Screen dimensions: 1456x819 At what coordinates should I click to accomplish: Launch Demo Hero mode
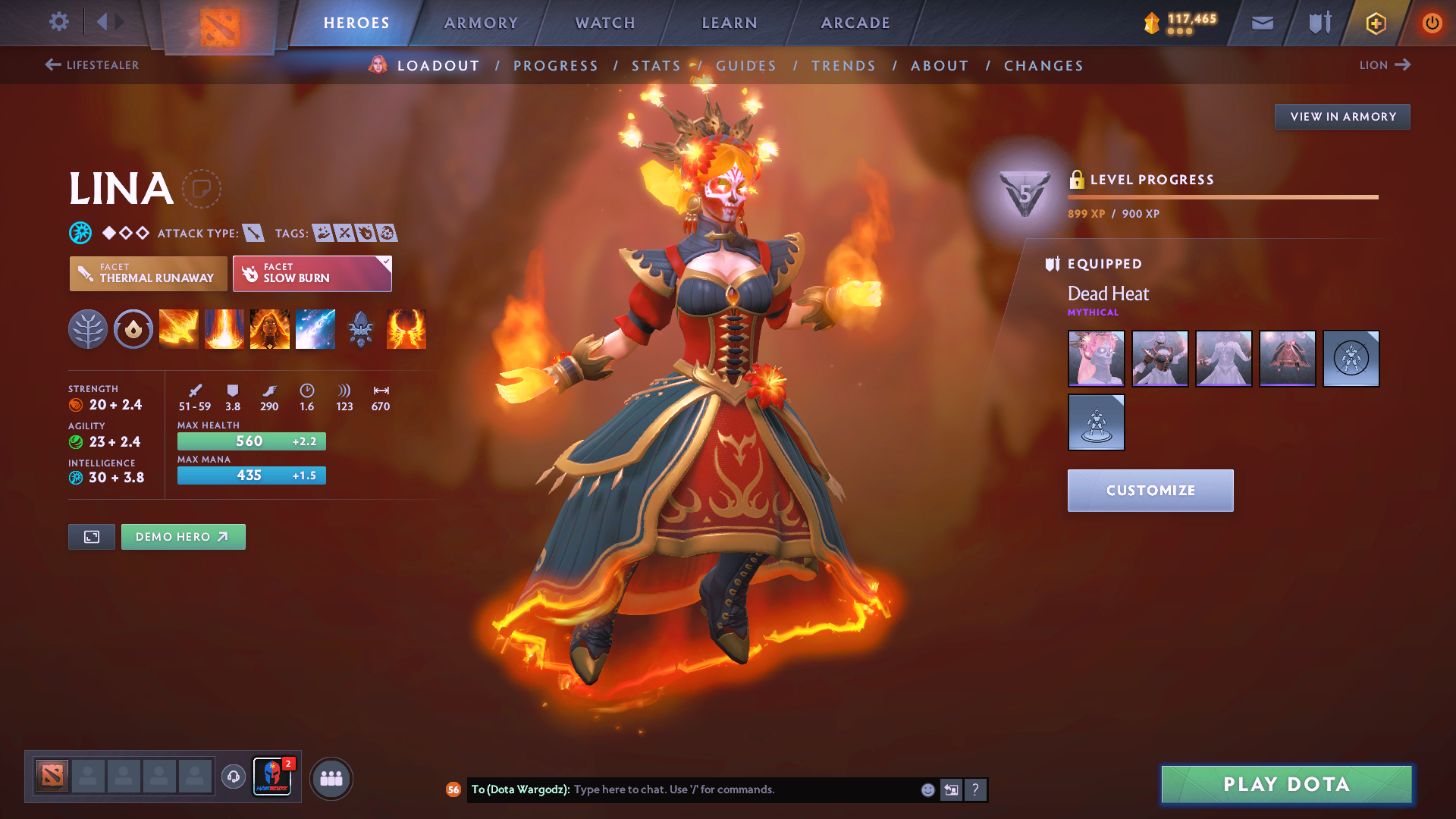pyautogui.click(x=183, y=537)
